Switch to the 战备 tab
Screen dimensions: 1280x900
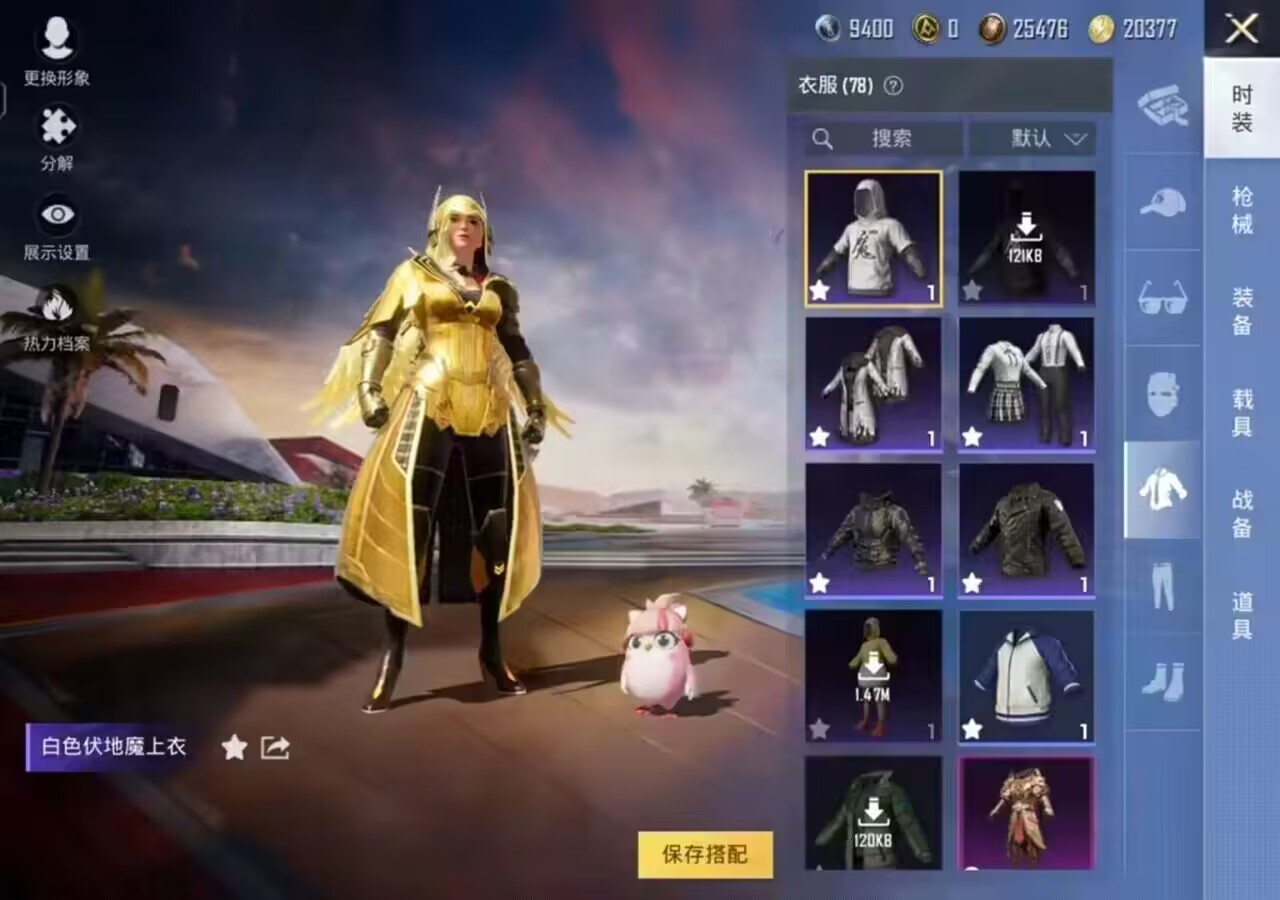click(x=1242, y=513)
